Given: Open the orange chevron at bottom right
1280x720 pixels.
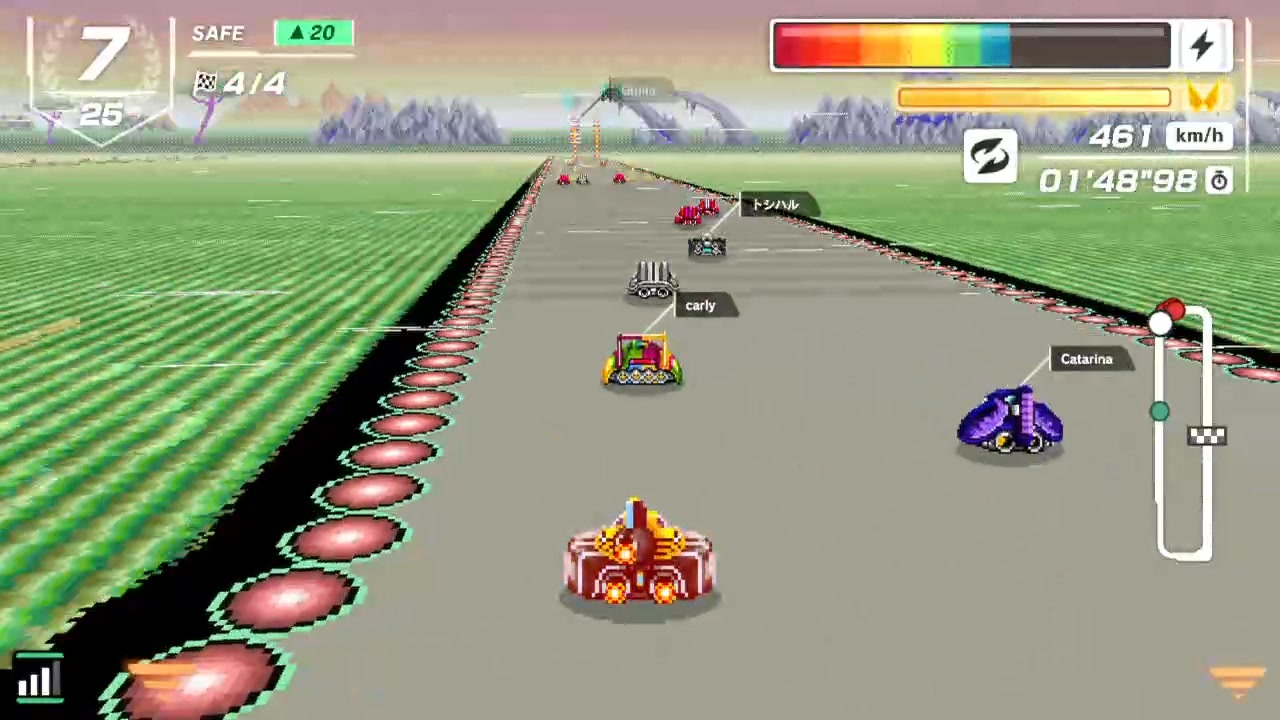Looking at the screenshot, I should click(1237, 678).
